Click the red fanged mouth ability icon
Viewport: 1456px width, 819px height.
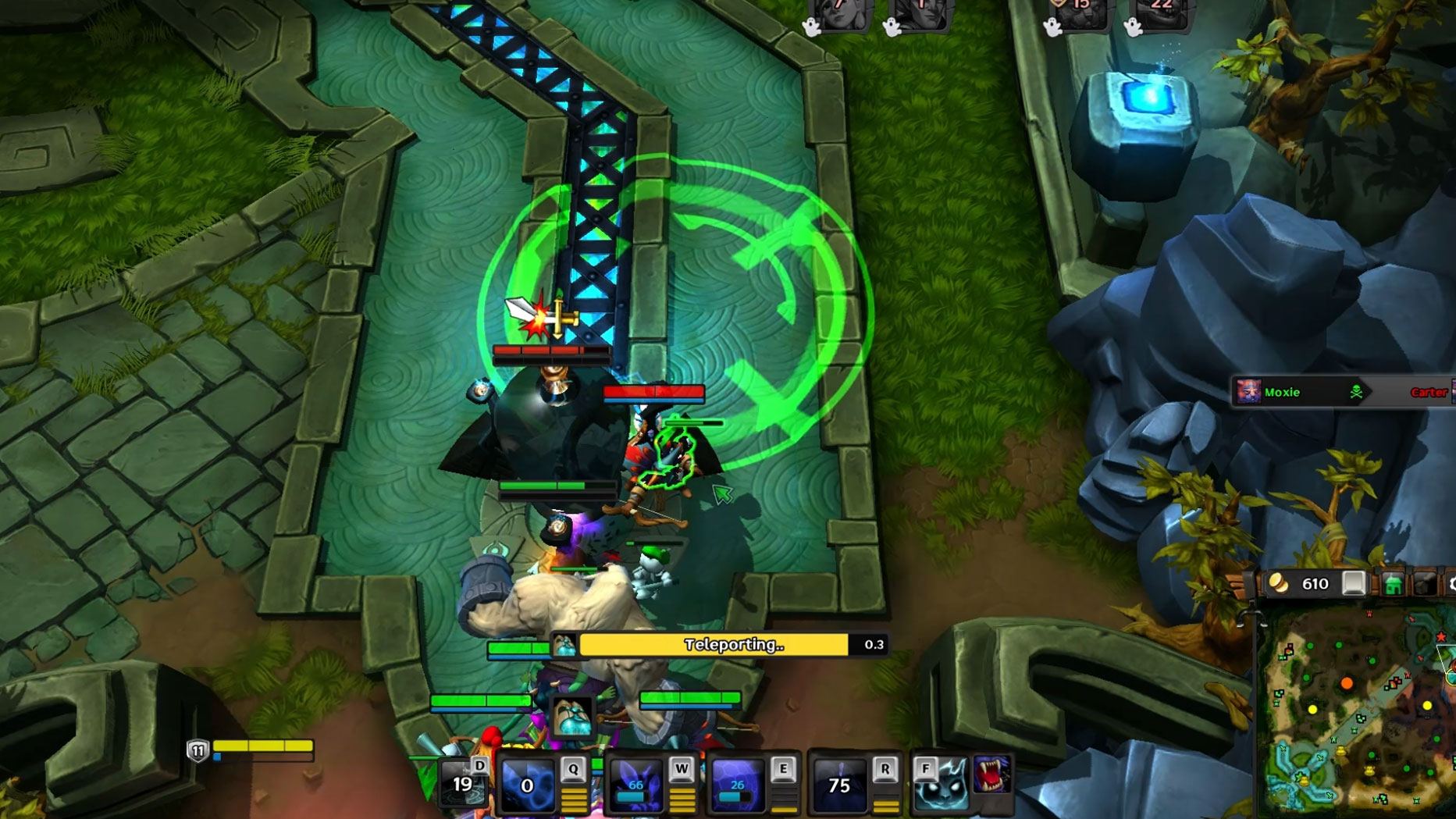pyautogui.click(x=991, y=774)
